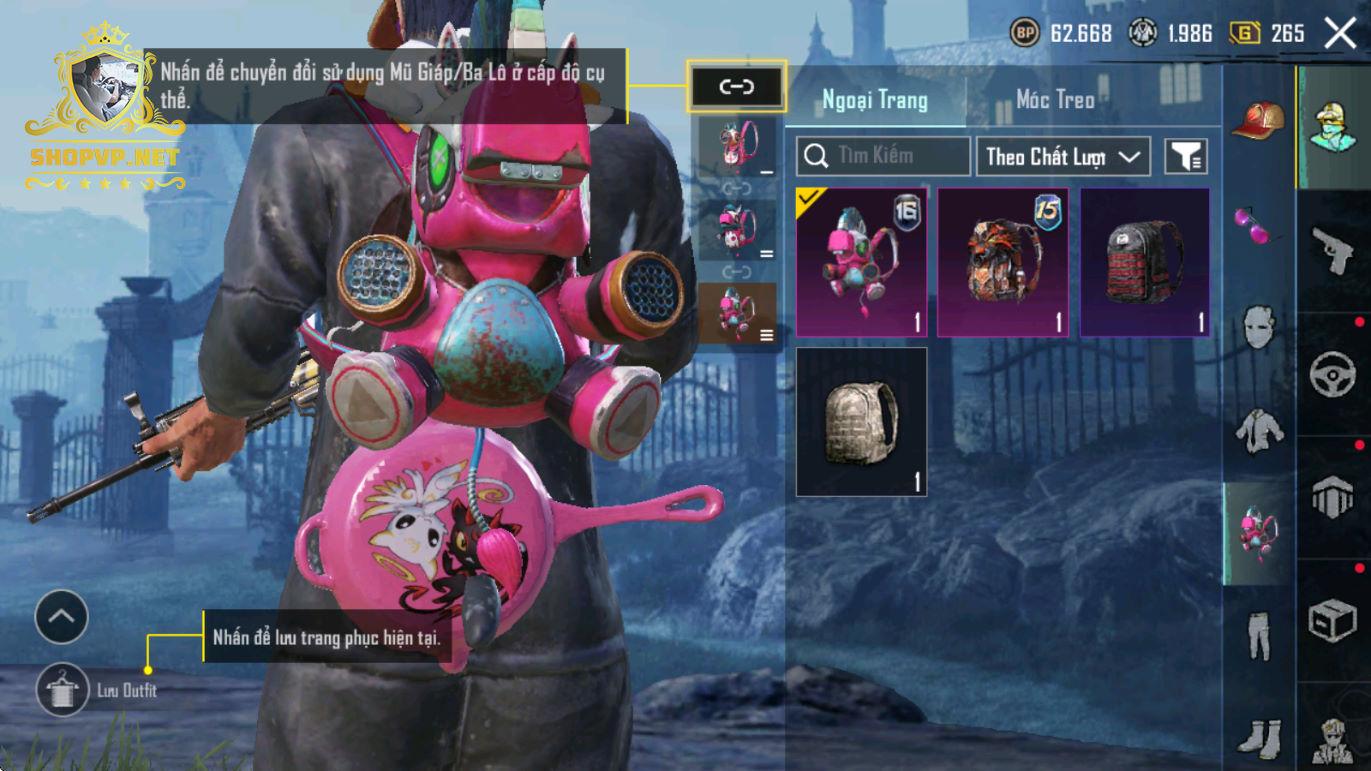Open the Móc Treo tab
The image size is (1371, 771).
(x=1055, y=100)
